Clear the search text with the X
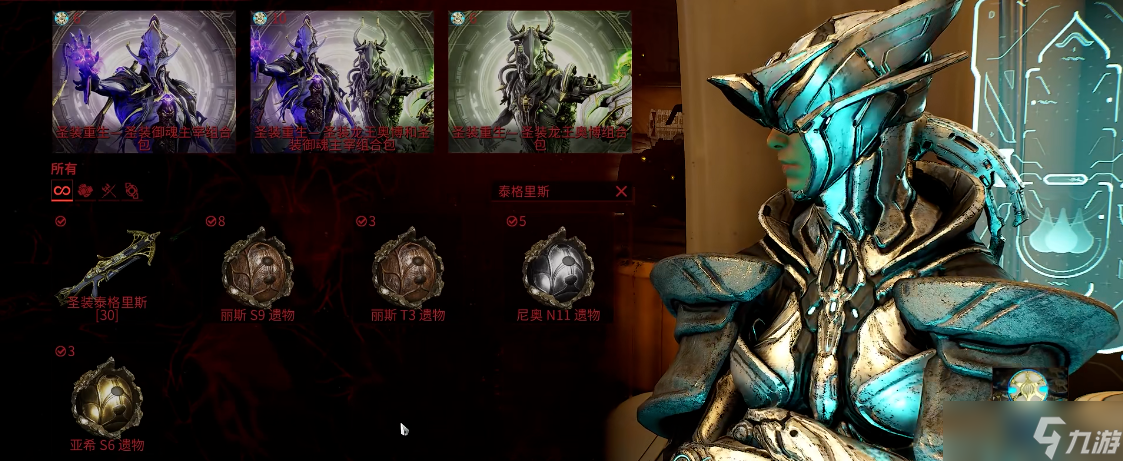The height and width of the screenshot is (461, 1123). pyautogui.click(x=621, y=191)
